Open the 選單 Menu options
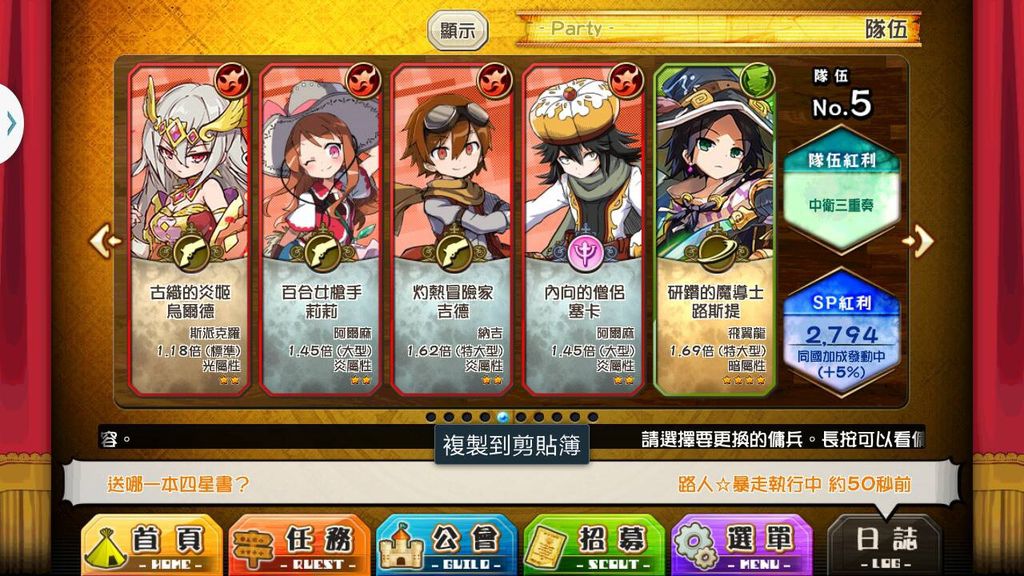The image size is (1024, 576). [741, 545]
